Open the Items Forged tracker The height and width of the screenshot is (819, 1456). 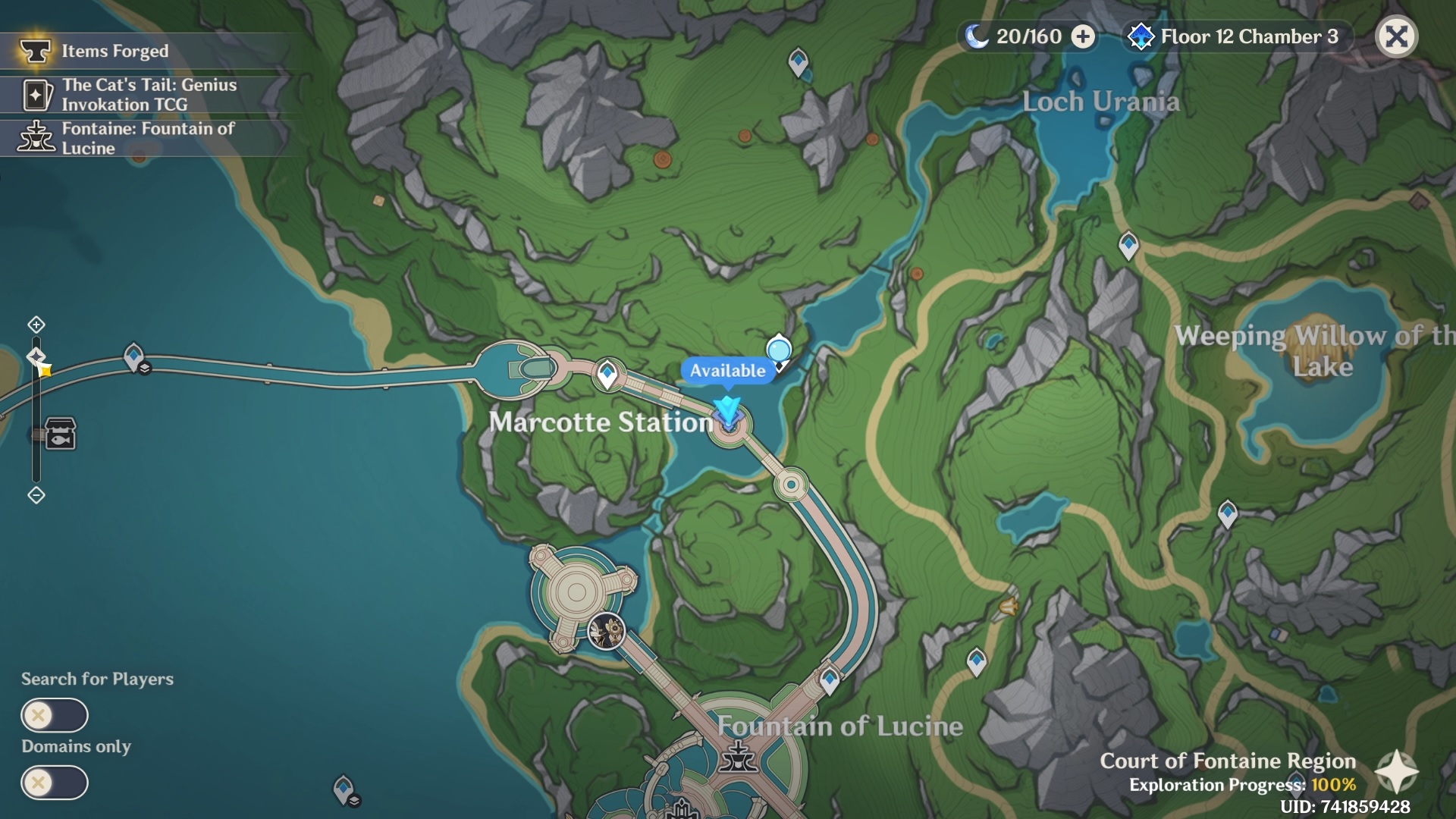click(x=114, y=52)
